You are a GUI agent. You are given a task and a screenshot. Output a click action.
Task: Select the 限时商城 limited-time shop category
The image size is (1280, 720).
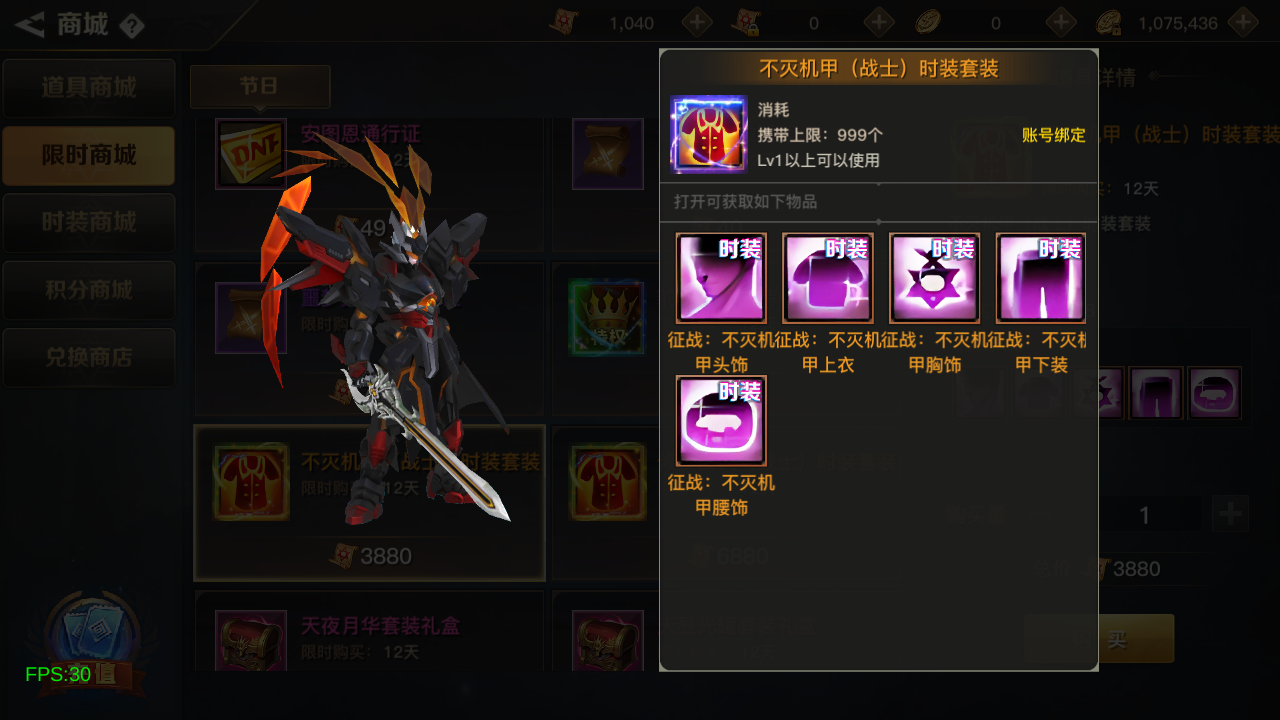click(89, 156)
